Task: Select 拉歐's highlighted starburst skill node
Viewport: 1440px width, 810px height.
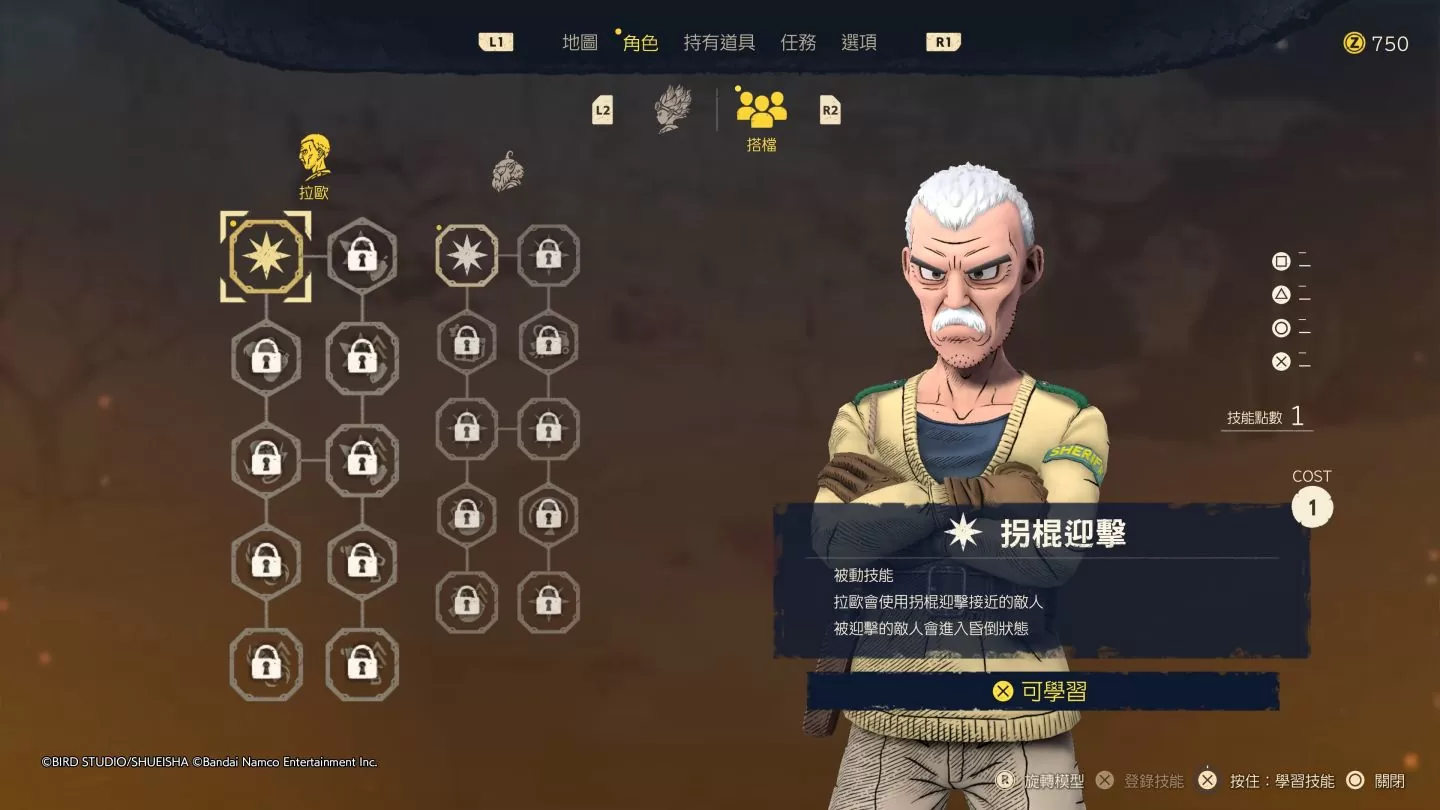Action: click(x=266, y=256)
